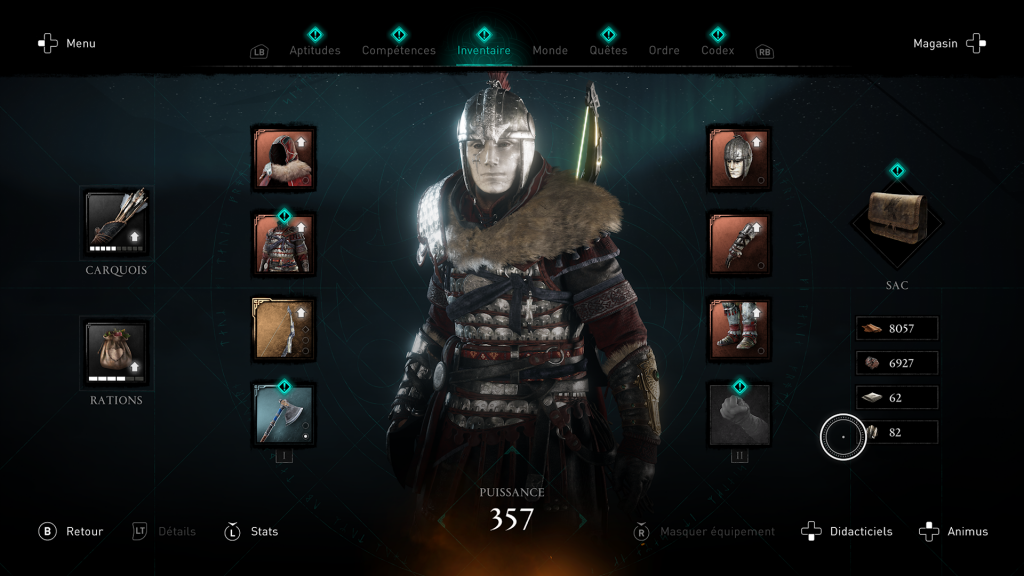Image resolution: width=1024 pixels, height=576 pixels.
Task: Open the Ordre tab
Action: tap(664, 50)
